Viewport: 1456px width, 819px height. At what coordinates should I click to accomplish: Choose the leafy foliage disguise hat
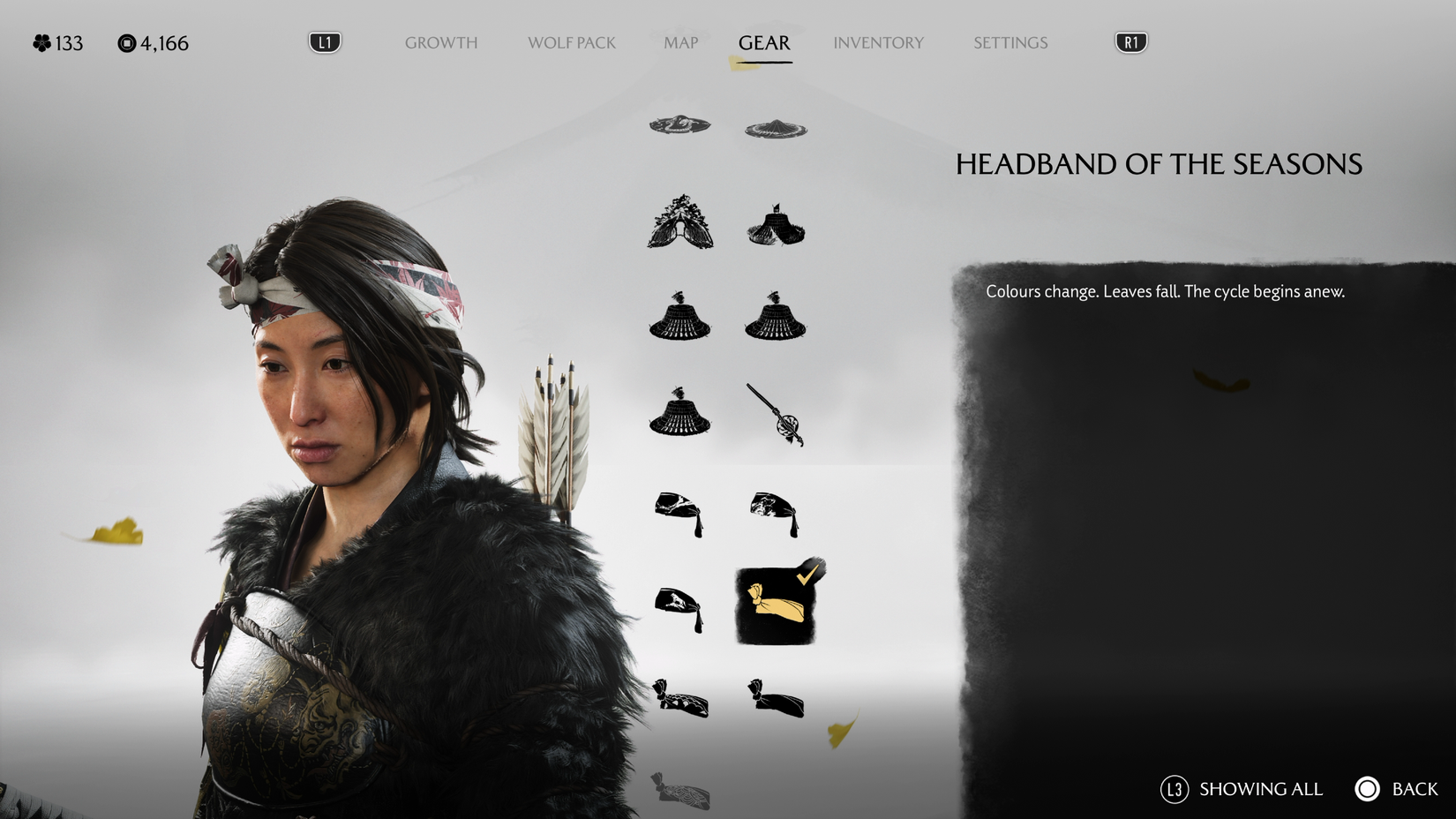680,222
